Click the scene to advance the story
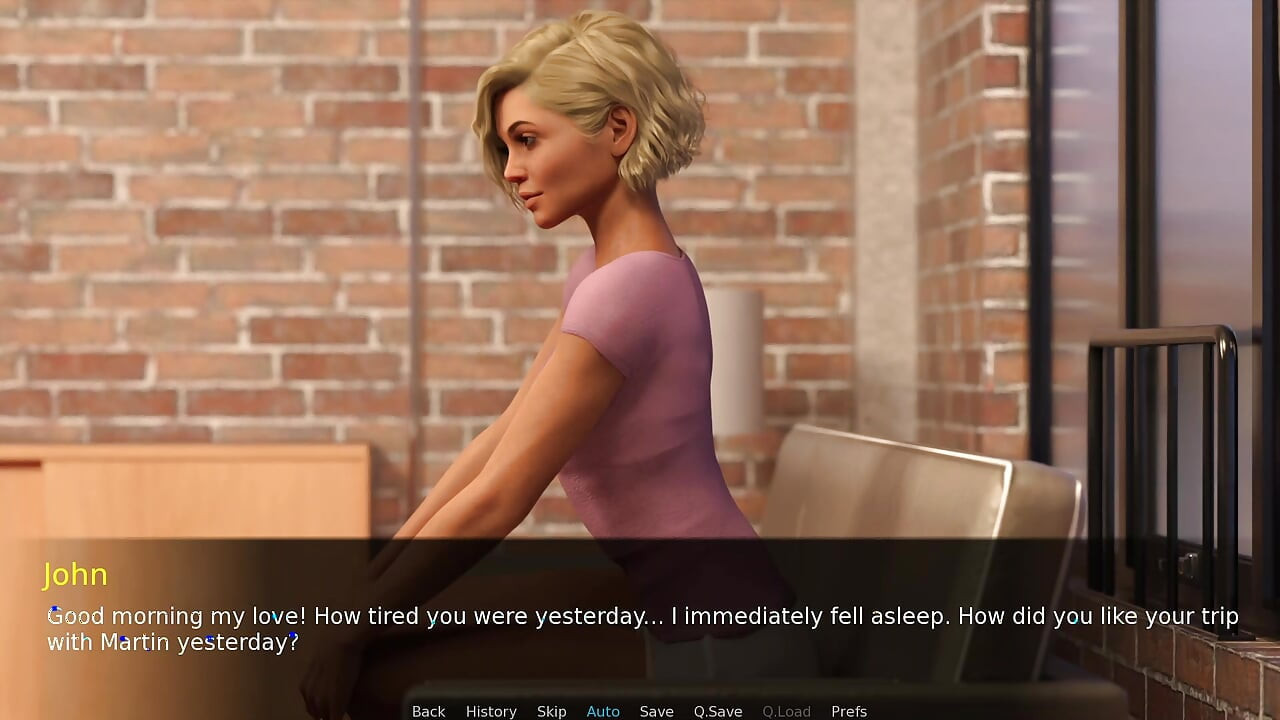1280x720 pixels. pyautogui.click(x=640, y=300)
